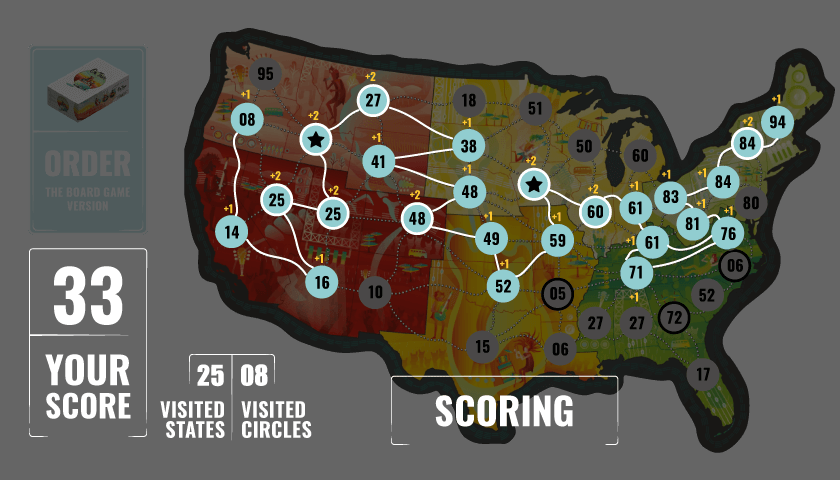The height and width of the screenshot is (480, 840).
Task: Pick the grey circle numbered 10
Action: pyautogui.click(x=375, y=292)
